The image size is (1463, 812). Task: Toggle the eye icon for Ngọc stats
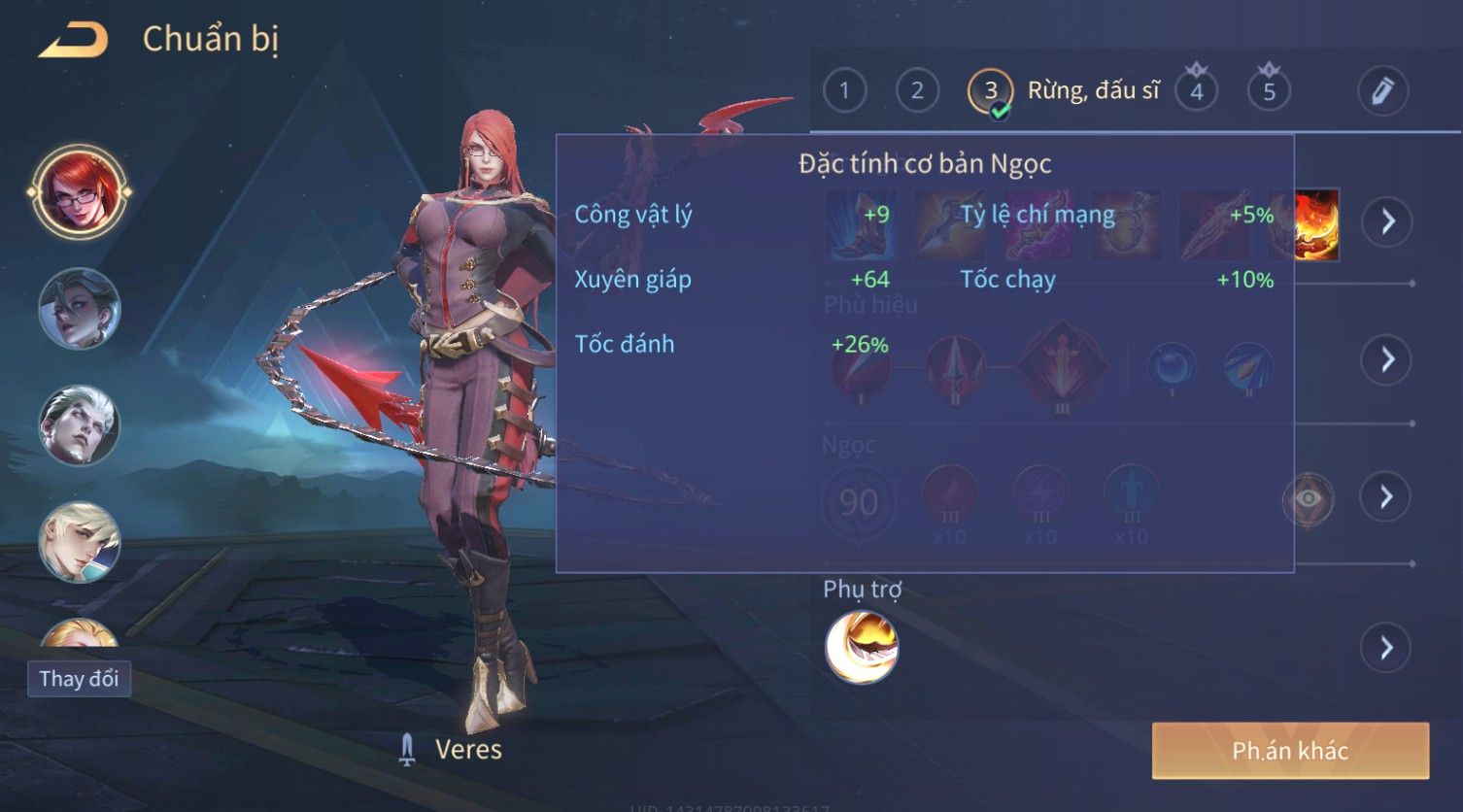point(1309,498)
